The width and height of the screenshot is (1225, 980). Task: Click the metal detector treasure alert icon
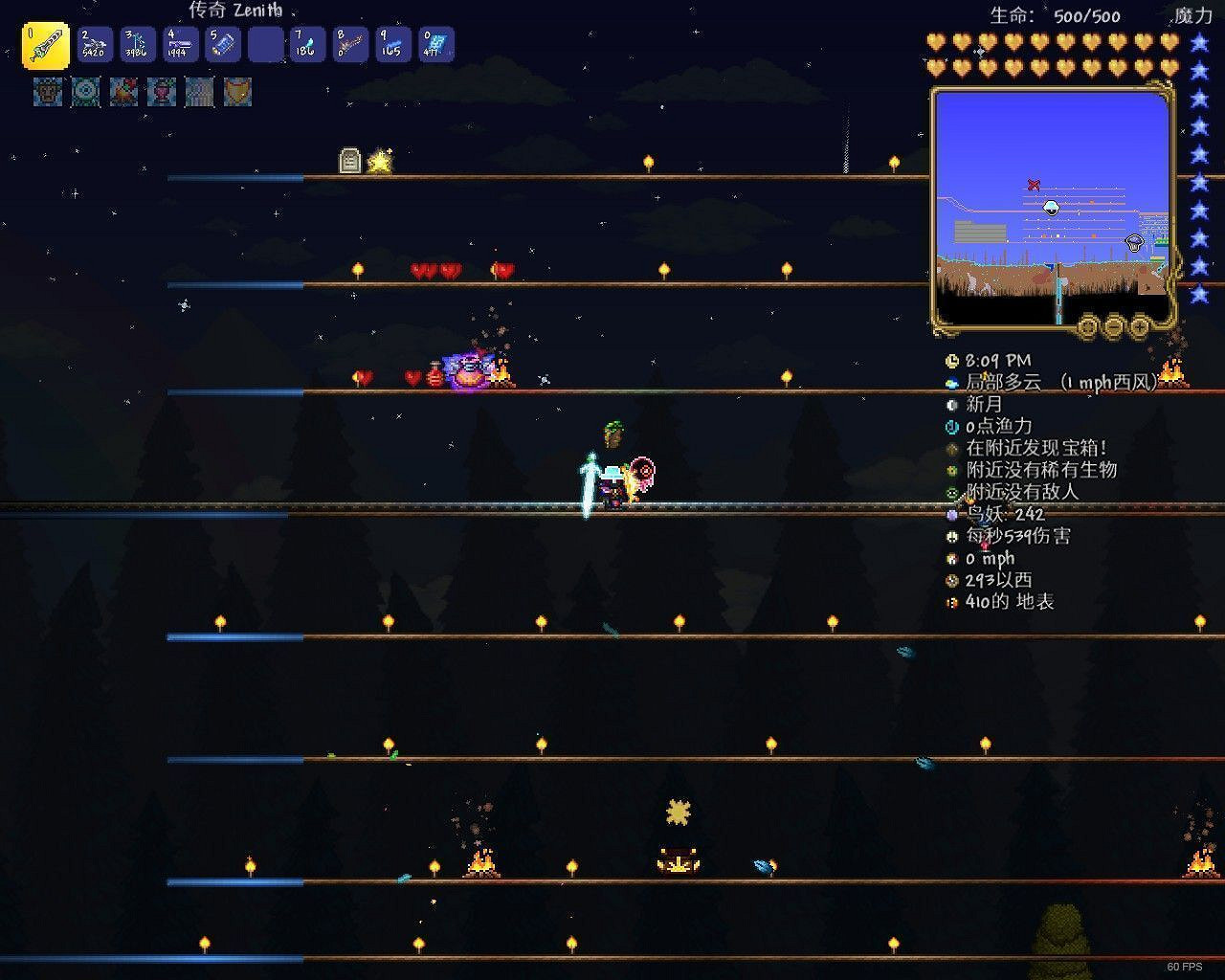click(x=951, y=448)
